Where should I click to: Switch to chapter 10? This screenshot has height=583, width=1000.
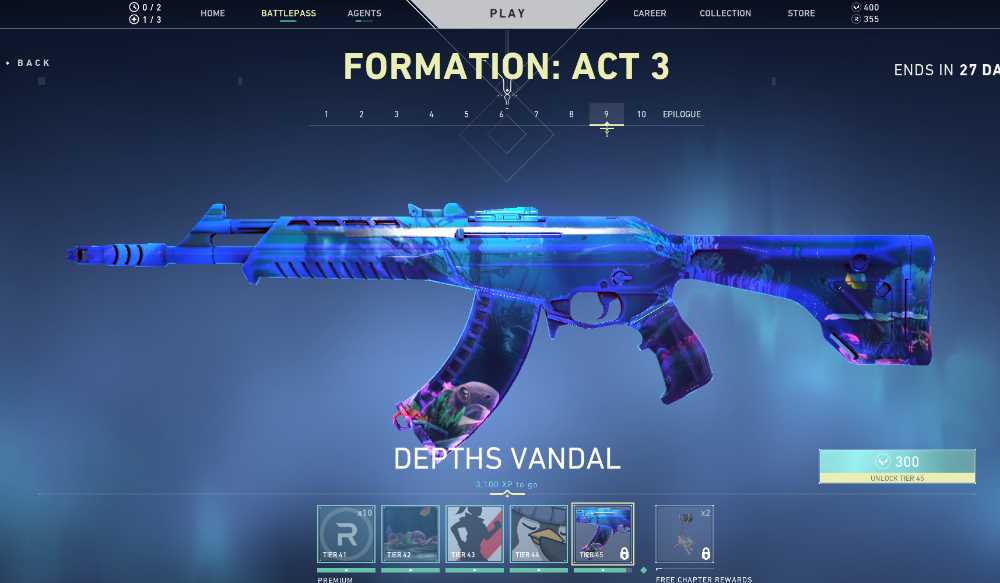[641, 114]
